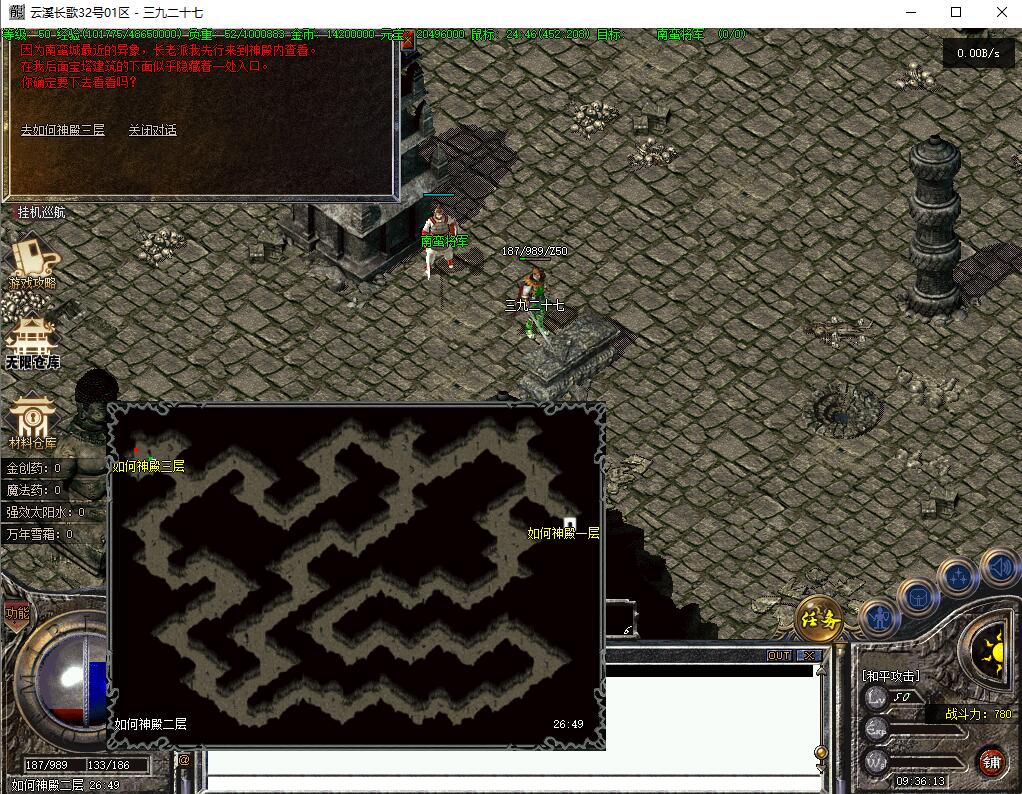Choose 关闭对话 to close the dialogue
This screenshot has height=794, width=1022.
[152, 130]
